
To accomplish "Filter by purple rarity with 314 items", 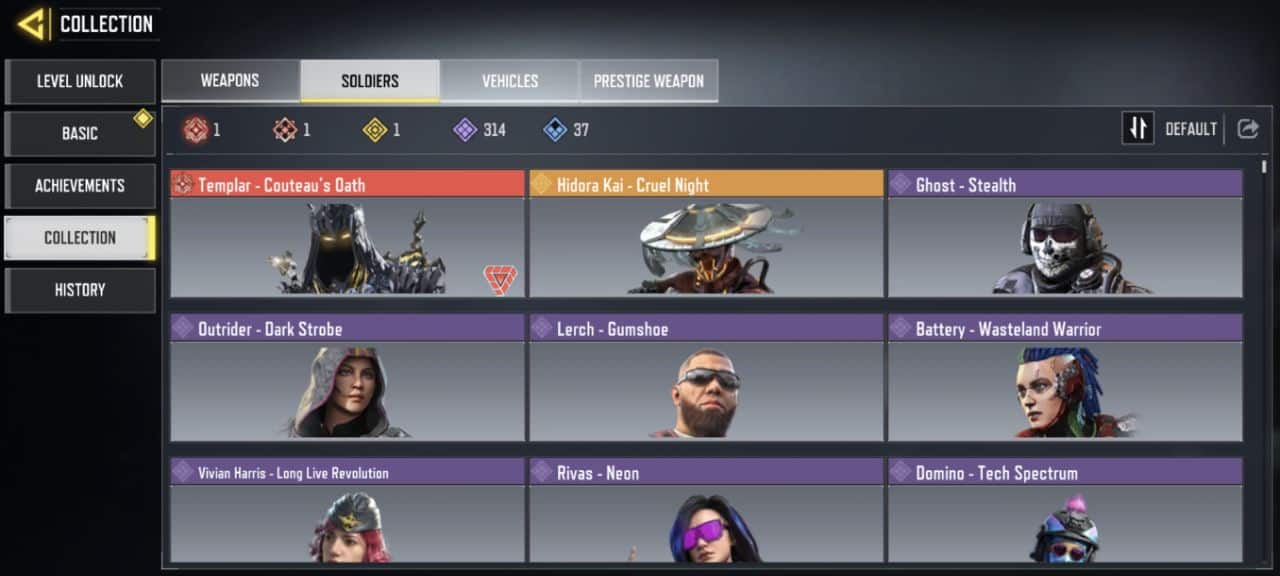I will (x=480, y=130).
